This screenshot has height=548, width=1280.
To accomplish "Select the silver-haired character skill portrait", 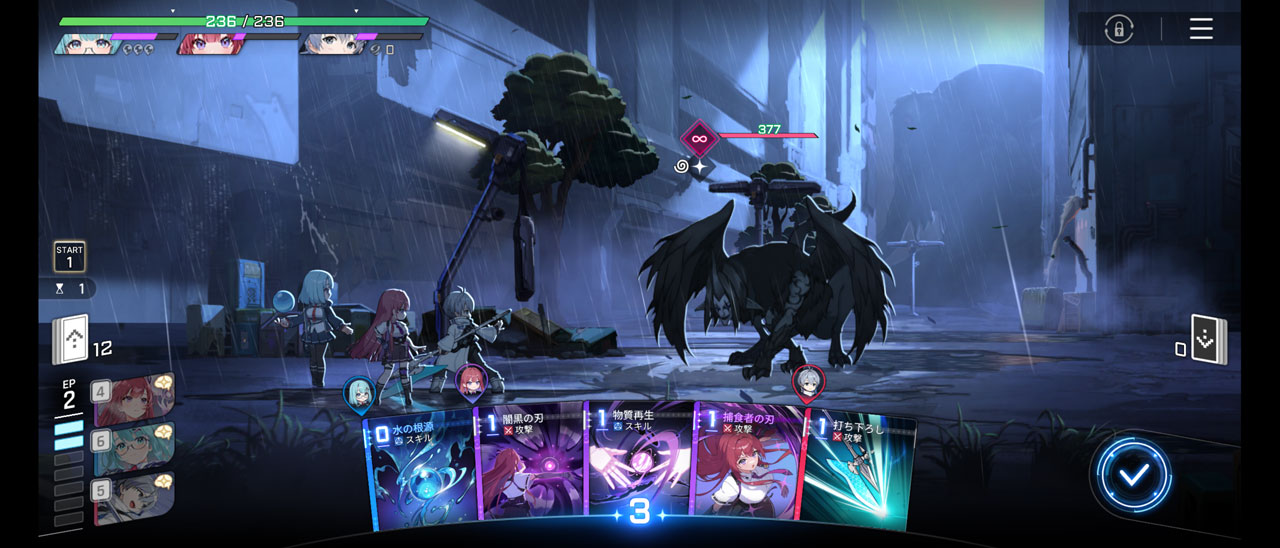I will coord(134,497).
